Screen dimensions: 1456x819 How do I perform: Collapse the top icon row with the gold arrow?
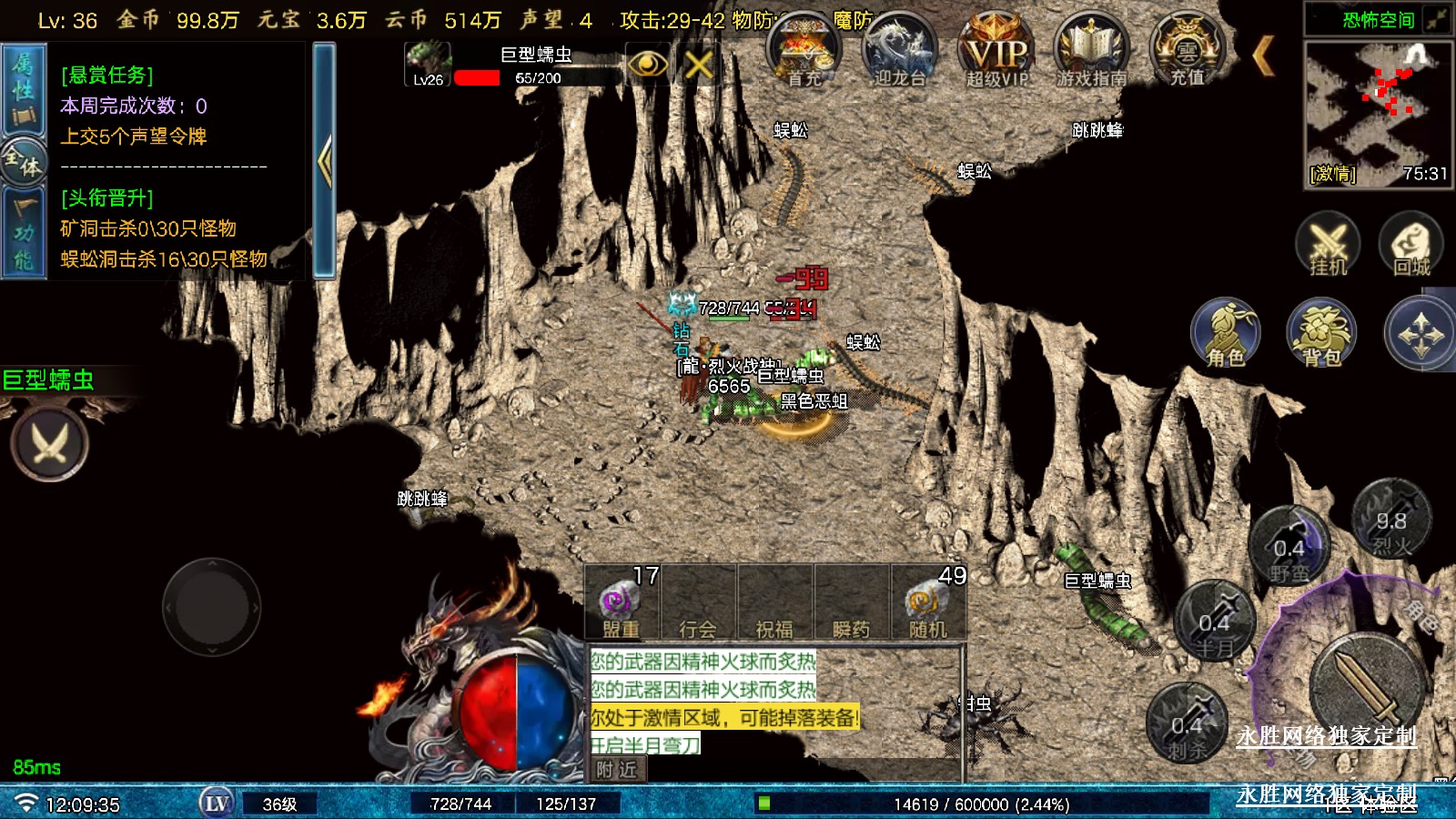click(1263, 56)
